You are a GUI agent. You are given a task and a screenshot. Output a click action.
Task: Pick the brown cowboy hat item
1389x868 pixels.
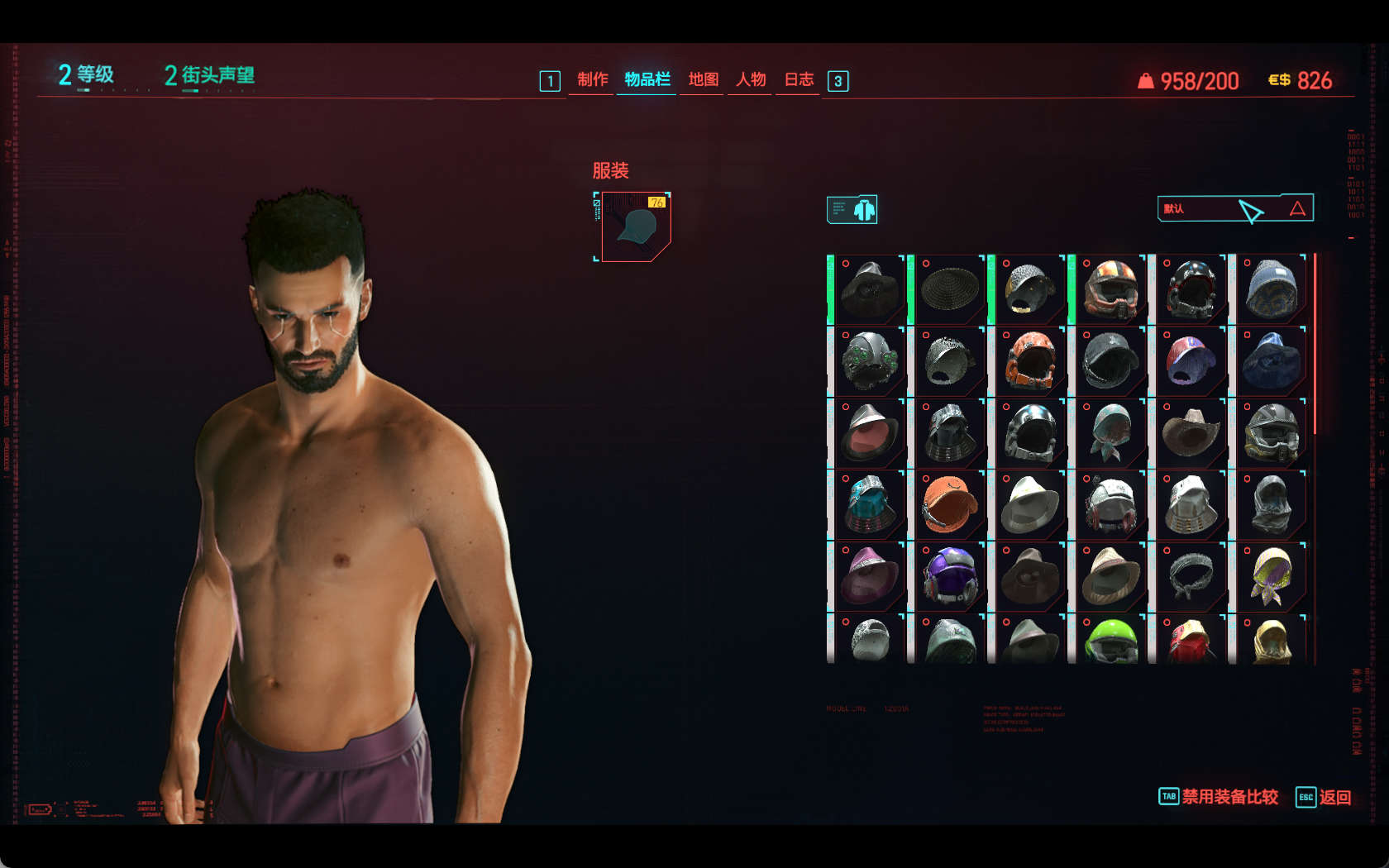tap(1190, 432)
